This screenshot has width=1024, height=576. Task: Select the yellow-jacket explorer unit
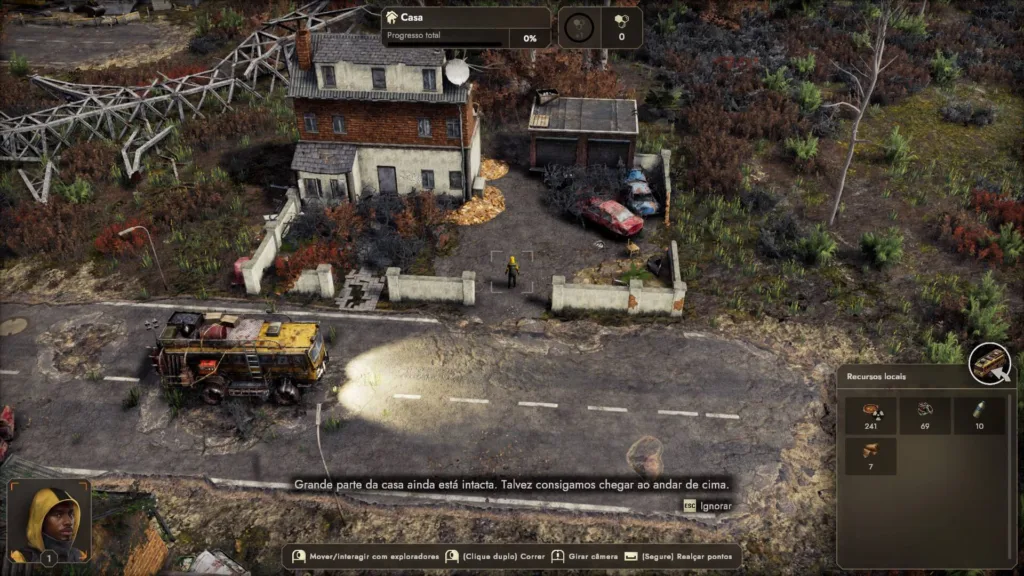point(512,271)
